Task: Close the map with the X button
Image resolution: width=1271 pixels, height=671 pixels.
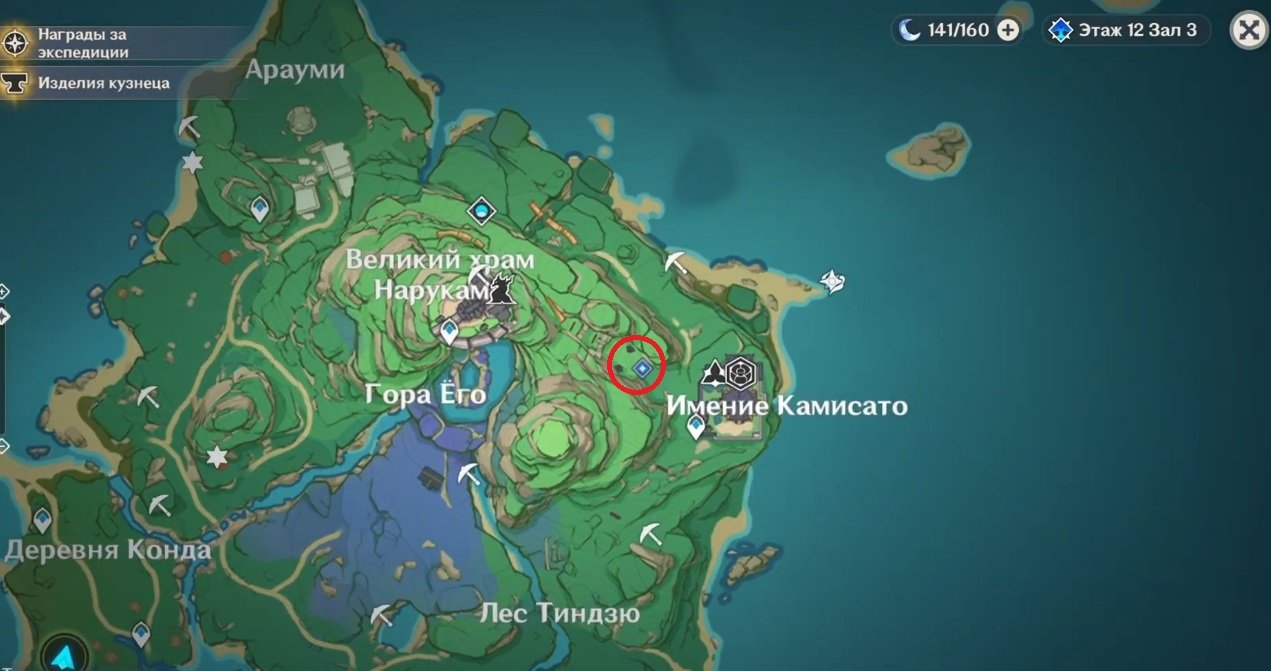Action: [x=1248, y=30]
